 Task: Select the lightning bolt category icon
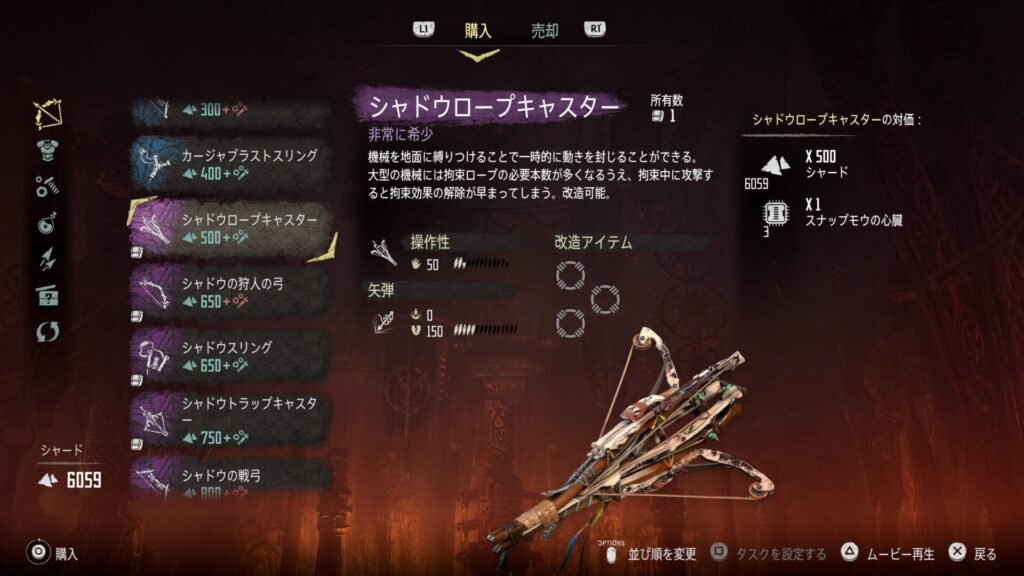tap(47, 258)
